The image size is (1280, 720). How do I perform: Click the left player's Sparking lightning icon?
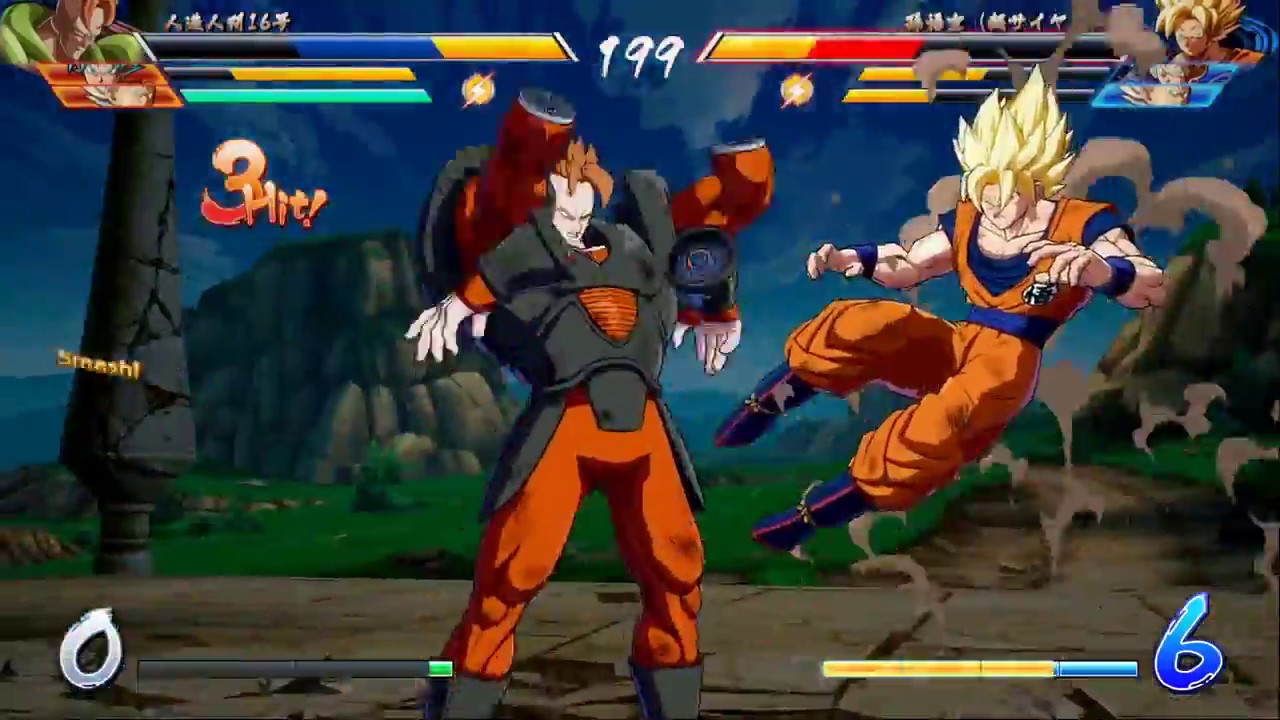click(479, 88)
